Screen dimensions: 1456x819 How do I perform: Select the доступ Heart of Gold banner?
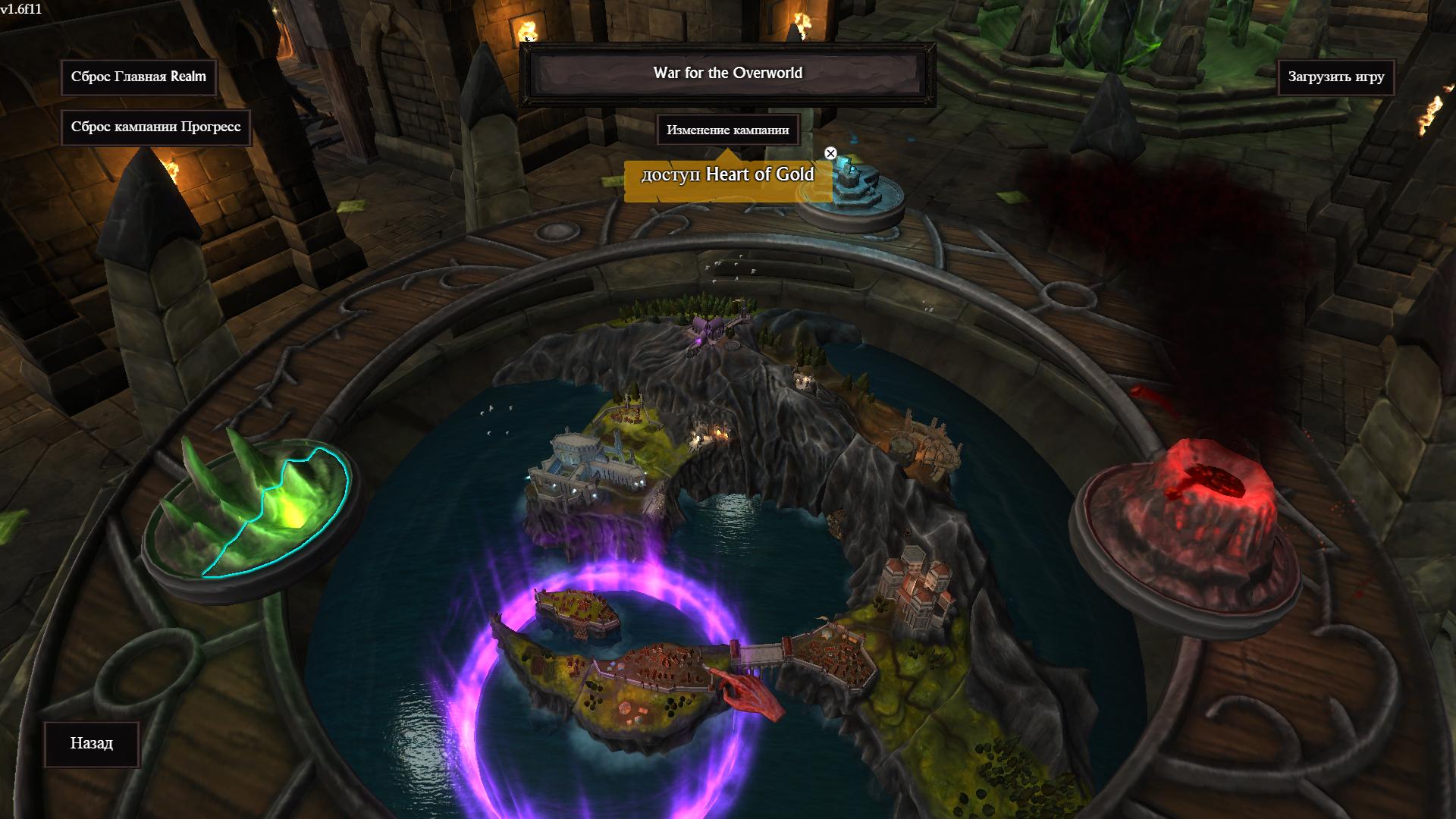coord(726,175)
